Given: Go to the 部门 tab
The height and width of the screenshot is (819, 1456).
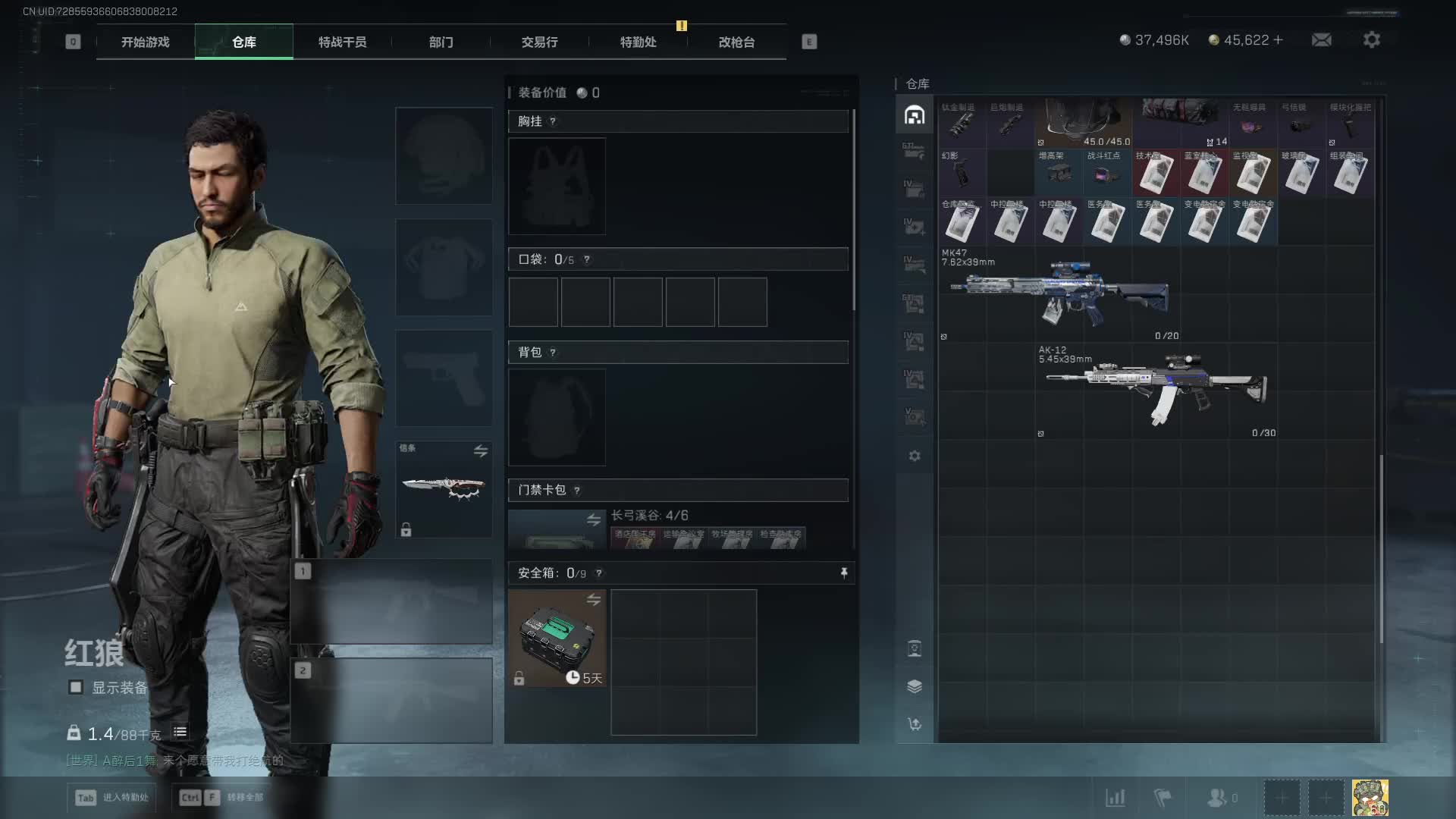Looking at the screenshot, I should (441, 42).
